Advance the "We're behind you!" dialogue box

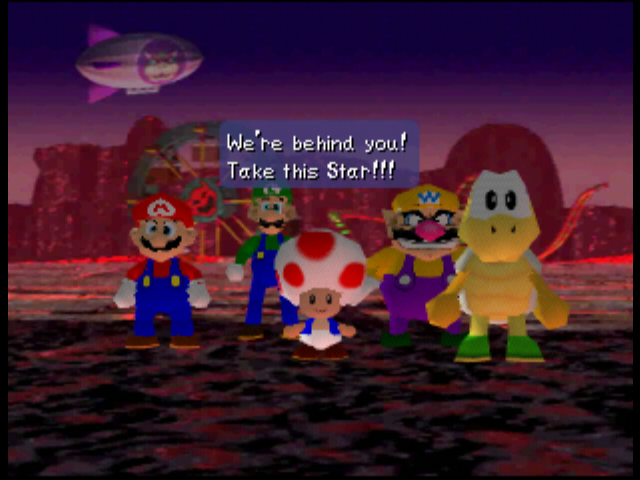[317, 155]
